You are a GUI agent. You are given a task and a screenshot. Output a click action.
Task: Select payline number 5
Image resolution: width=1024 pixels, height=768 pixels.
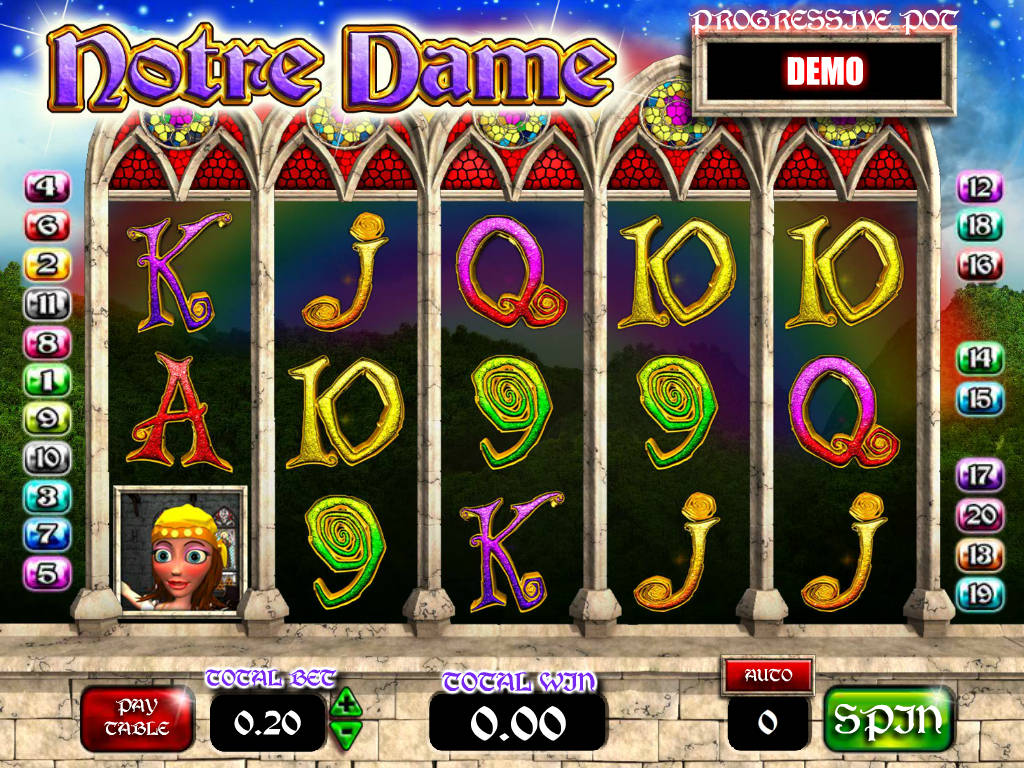(48, 573)
